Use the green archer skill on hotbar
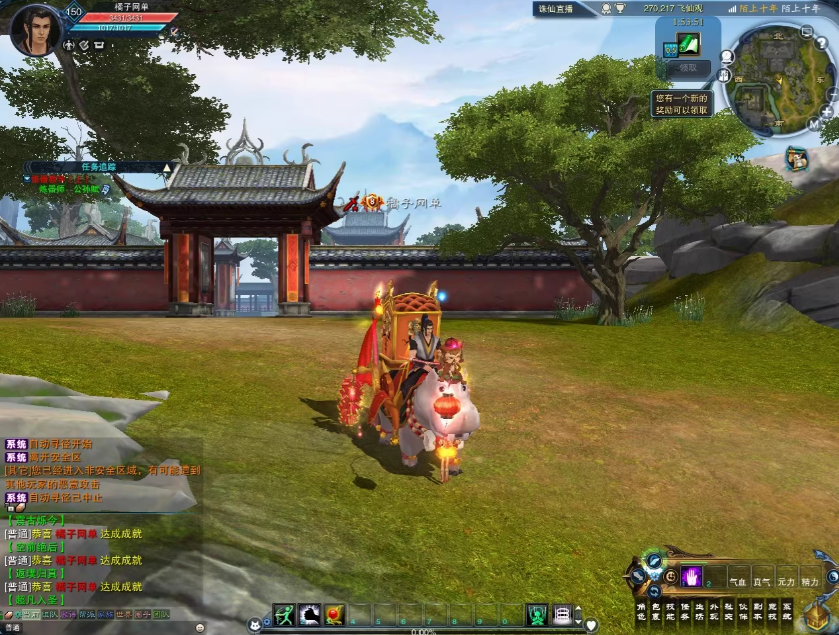Screen dimensions: 839x635 [284, 614]
